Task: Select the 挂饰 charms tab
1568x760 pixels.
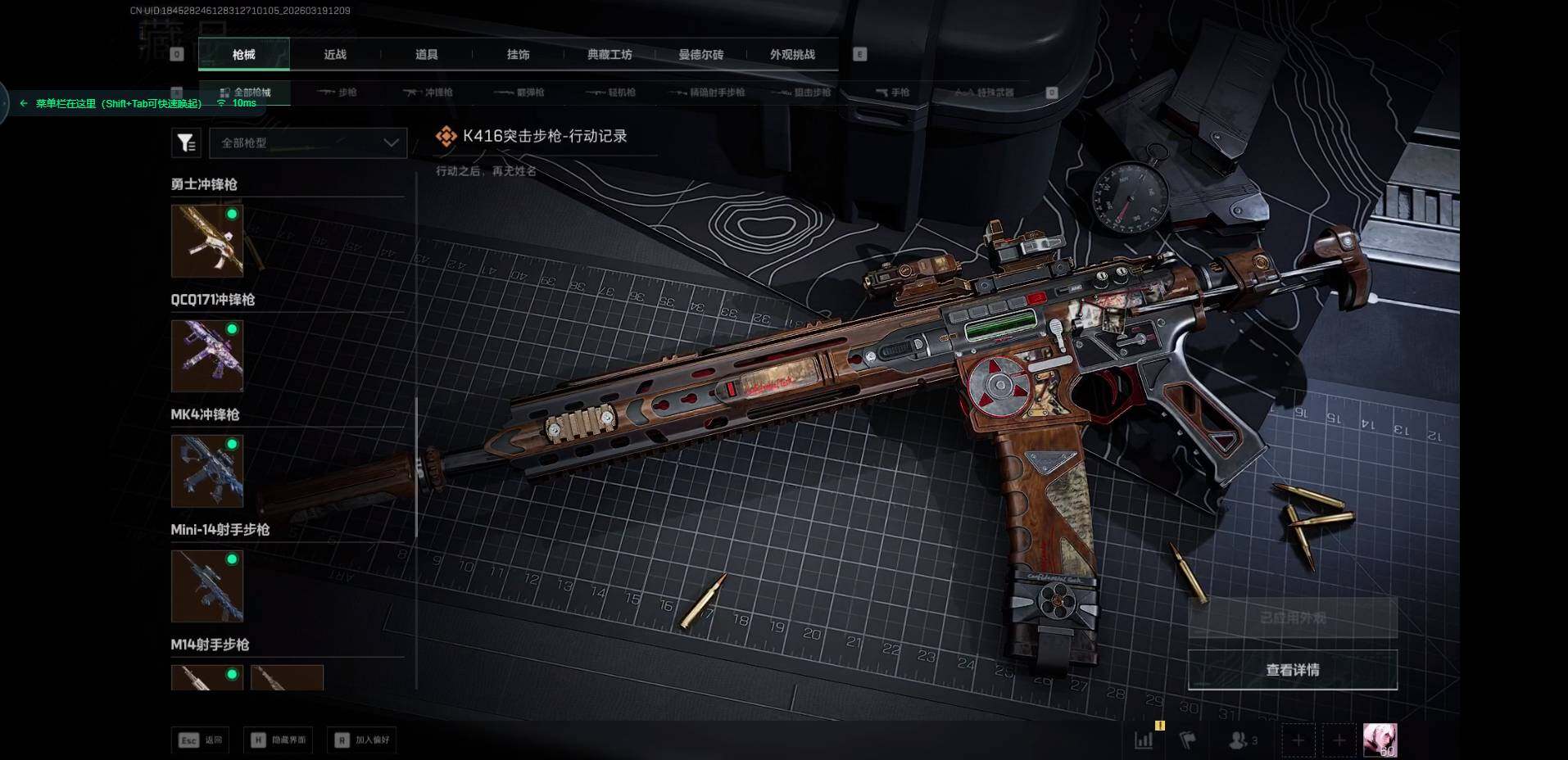Action: pyautogui.click(x=518, y=55)
